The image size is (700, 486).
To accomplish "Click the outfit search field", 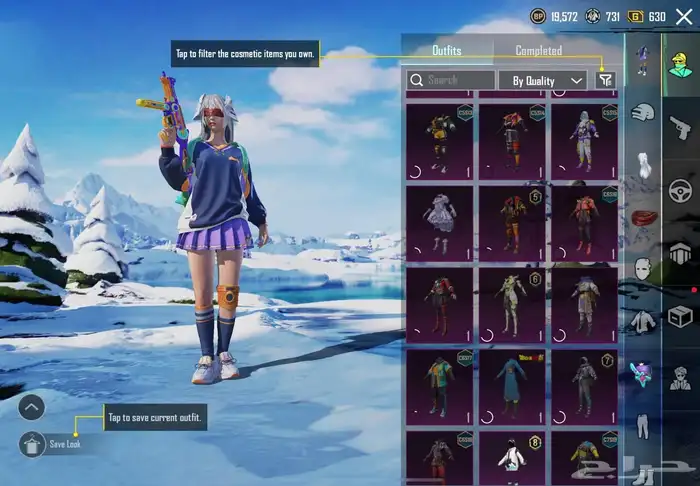I will click(451, 80).
